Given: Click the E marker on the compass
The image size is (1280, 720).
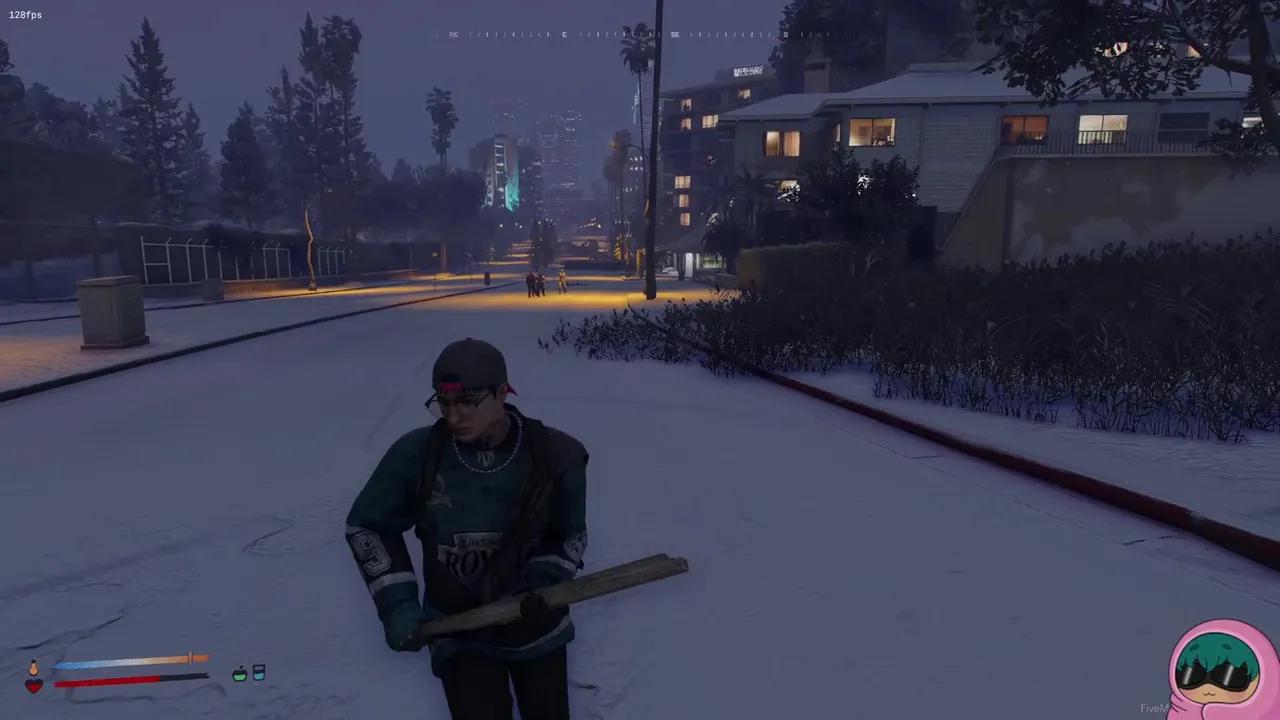Looking at the screenshot, I should (563, 34).
